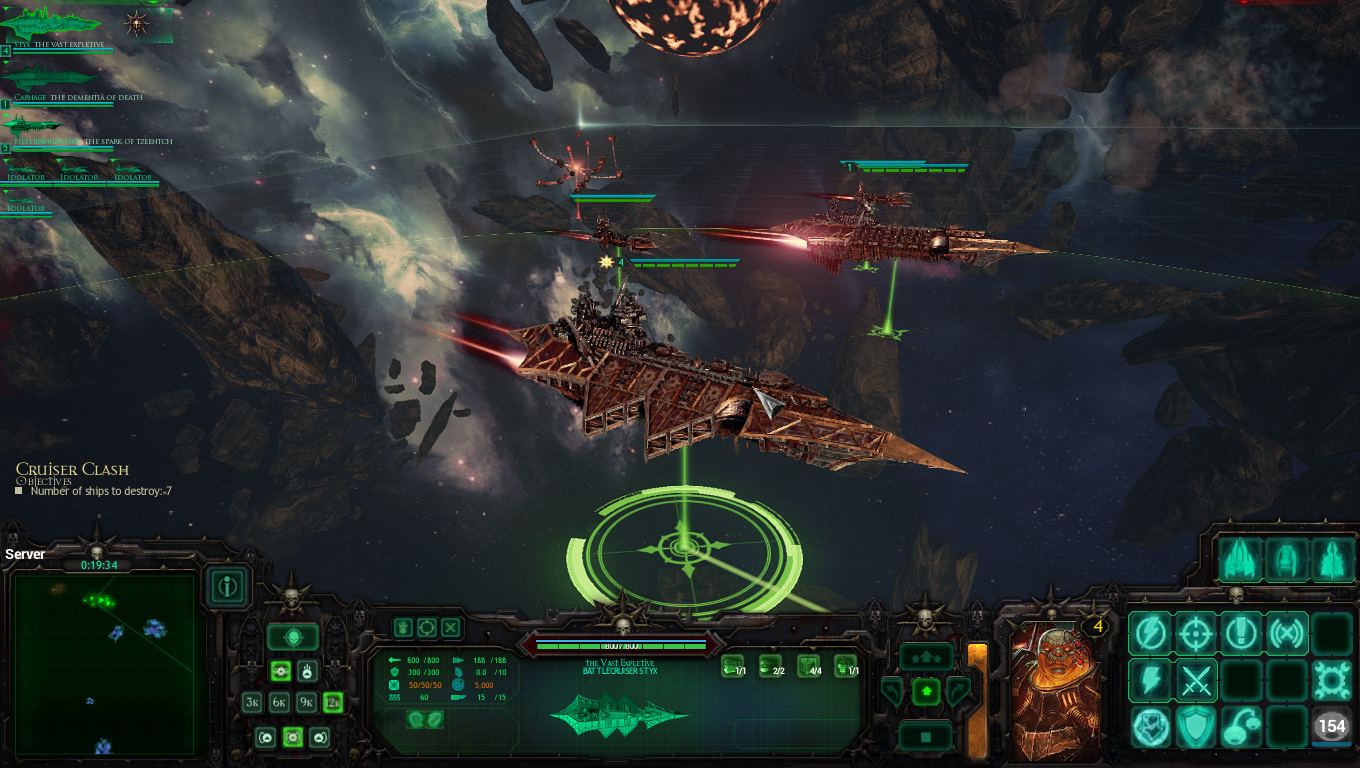This screenshot has height=768, width=1360.
Task: Click the X to dismiss ship orders
Action: [450, 628]
